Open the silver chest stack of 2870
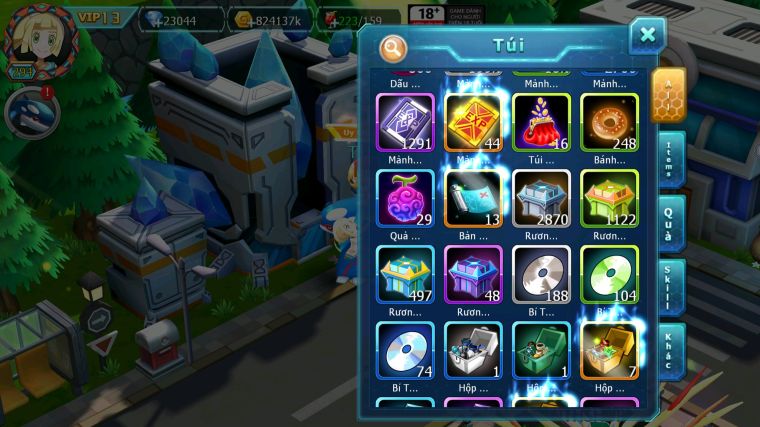 [541, 198]
